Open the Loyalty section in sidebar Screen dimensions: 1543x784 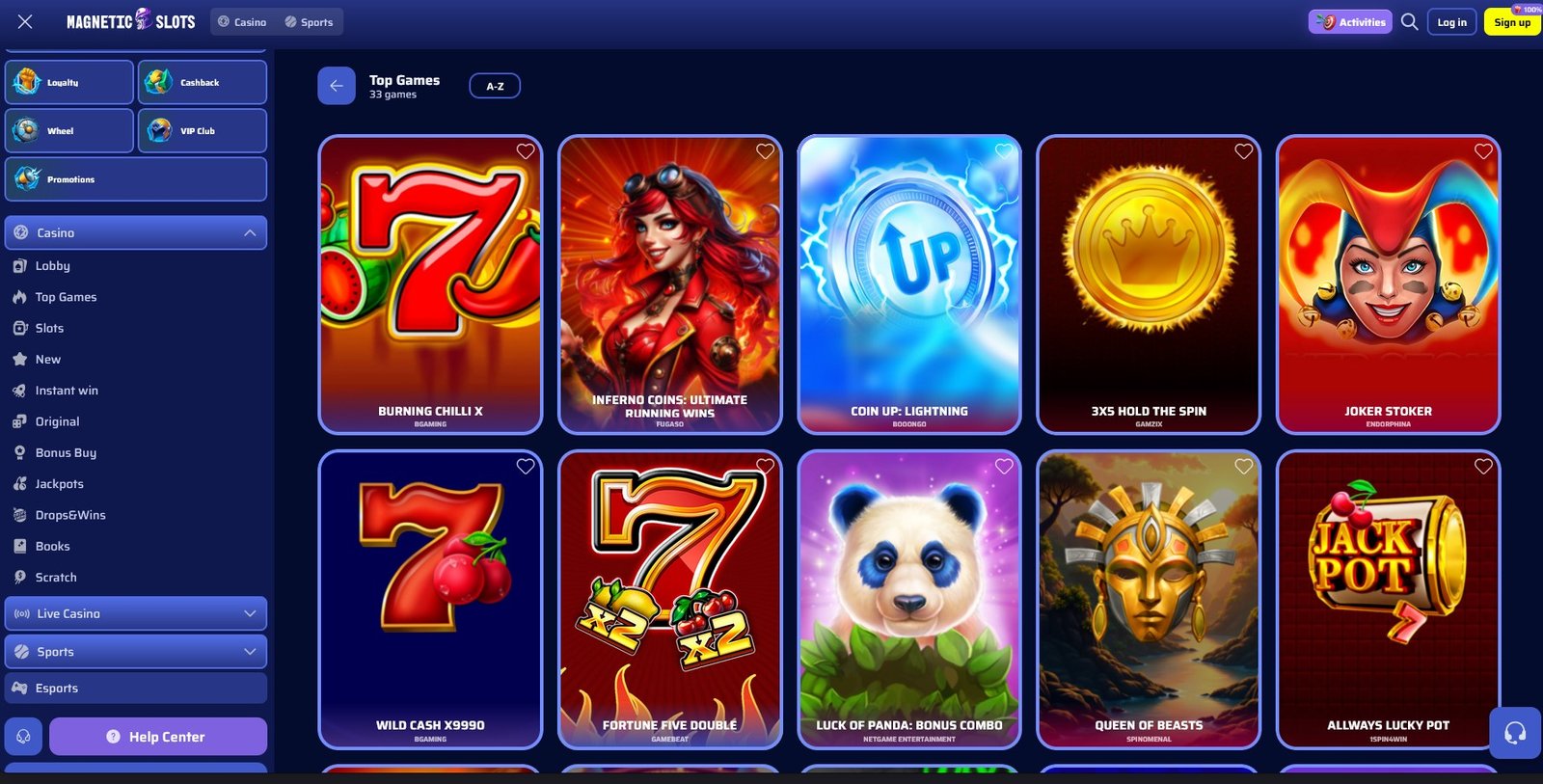point(68,81)
